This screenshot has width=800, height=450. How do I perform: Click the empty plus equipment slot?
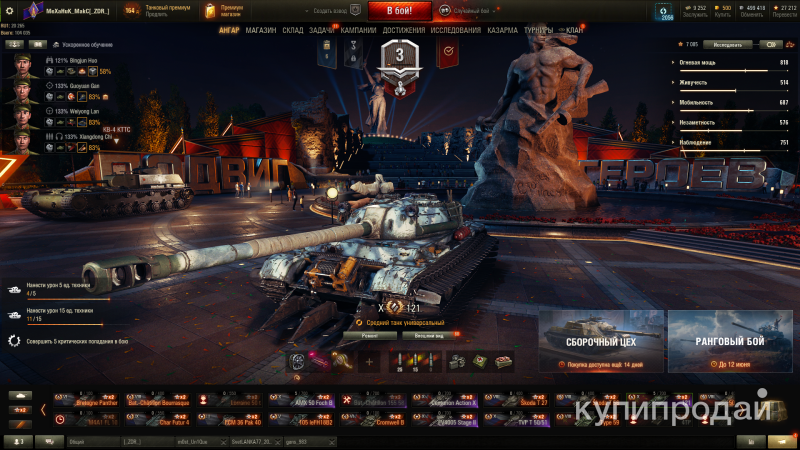369,362
